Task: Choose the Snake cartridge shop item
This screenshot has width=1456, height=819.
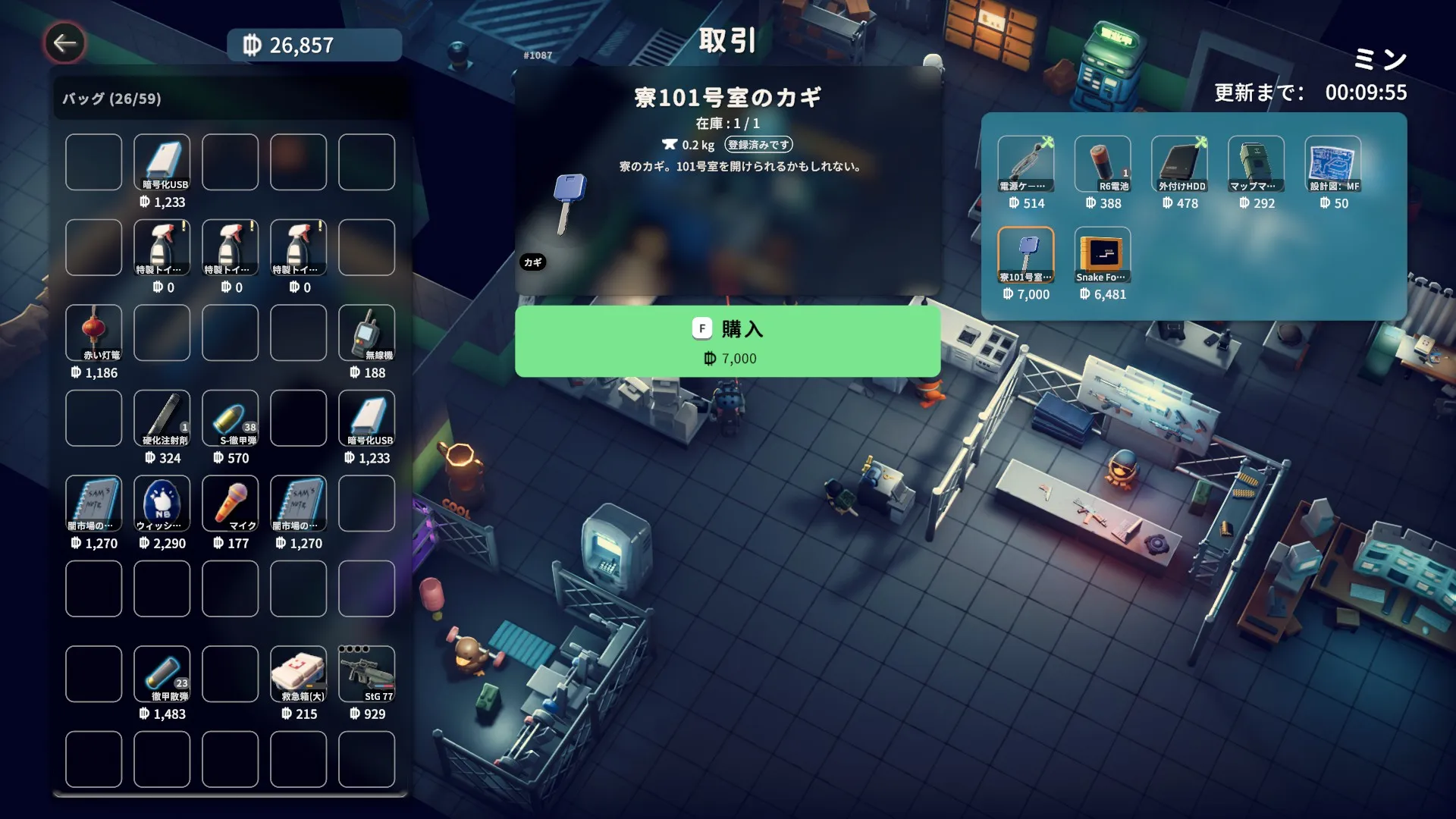Action: click(1102, 255)
